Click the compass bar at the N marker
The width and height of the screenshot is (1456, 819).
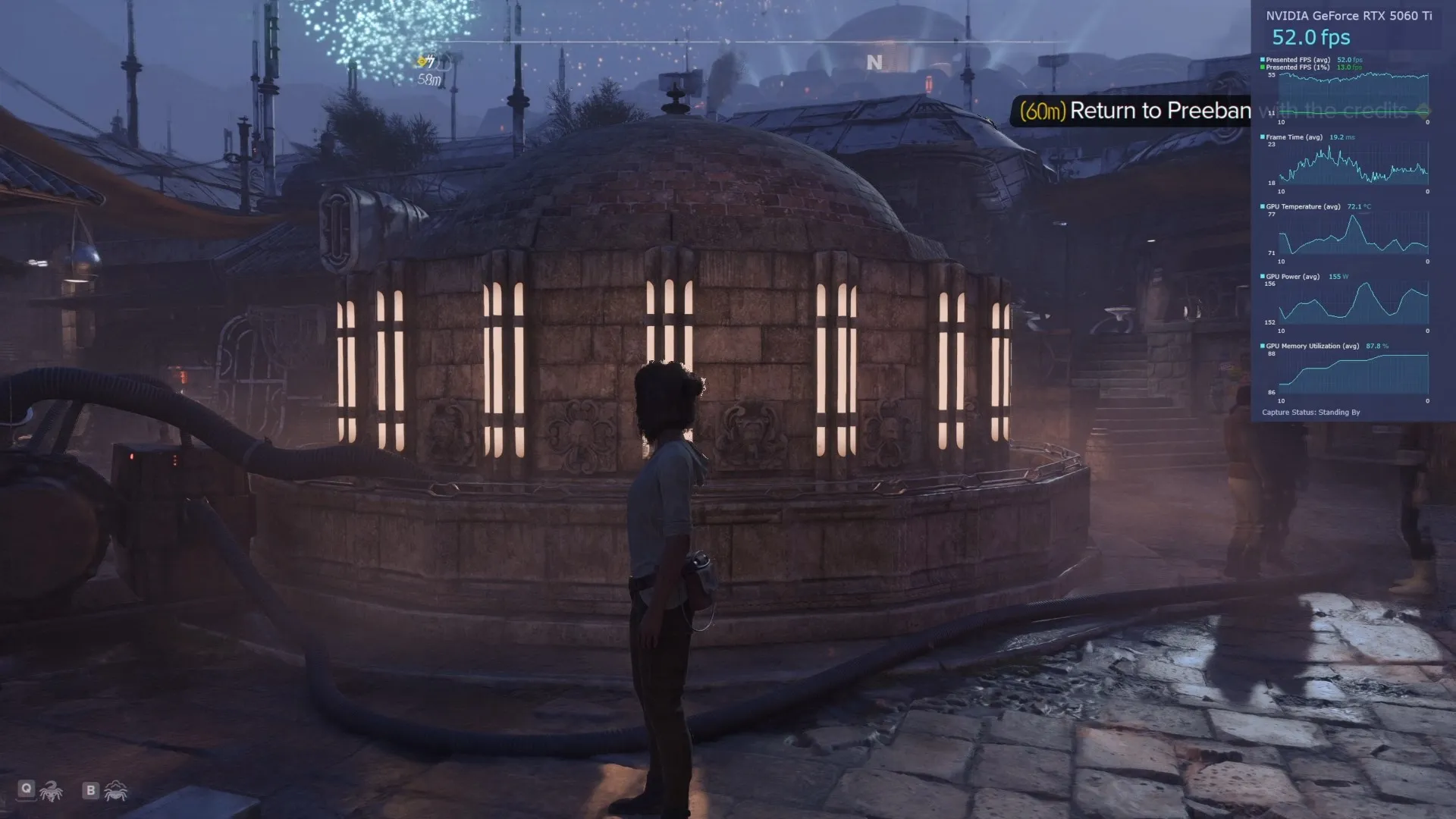pyautogui.click(x=874, y=62)
